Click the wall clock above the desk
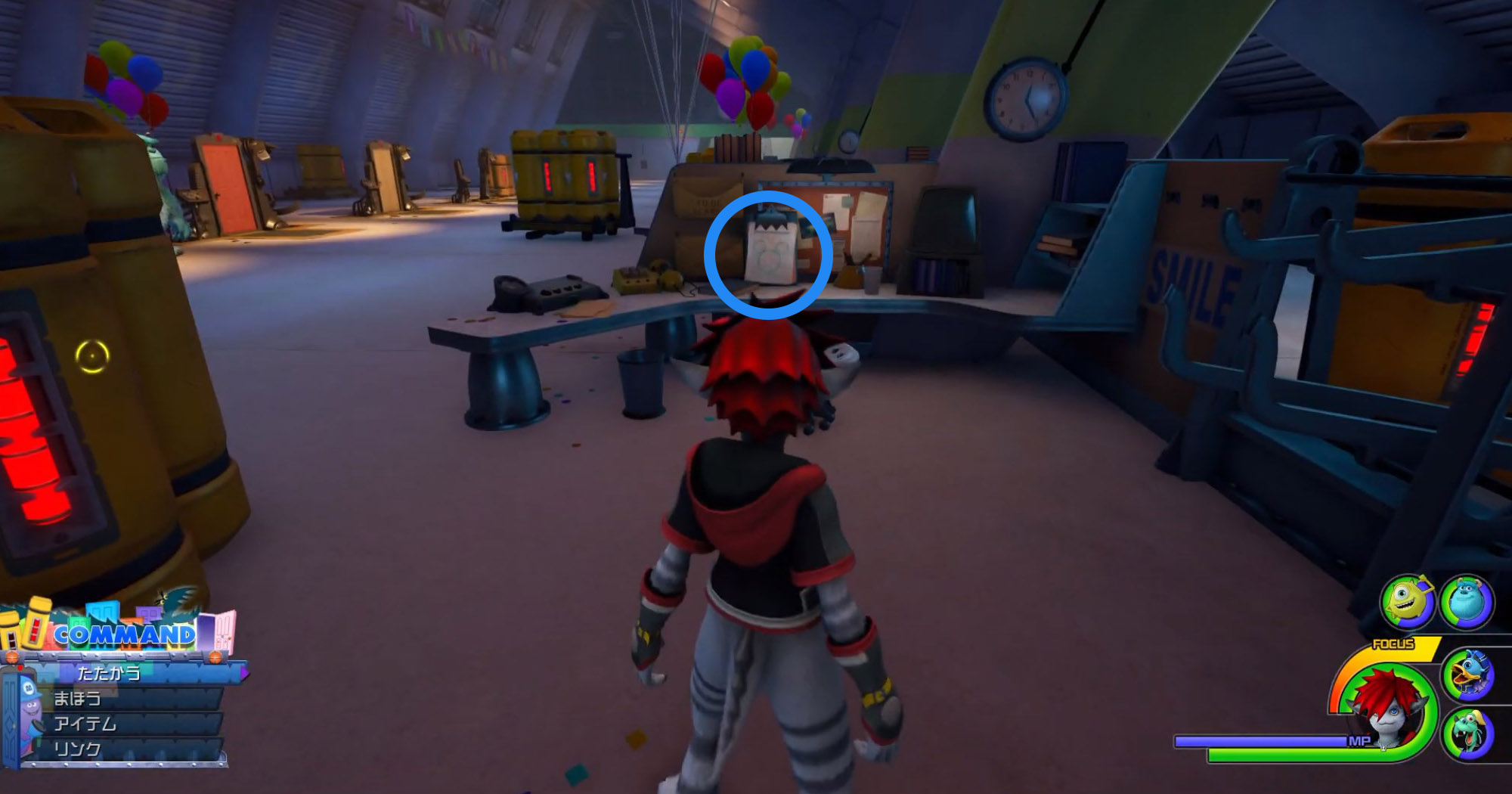 [x=1024, y=98]
